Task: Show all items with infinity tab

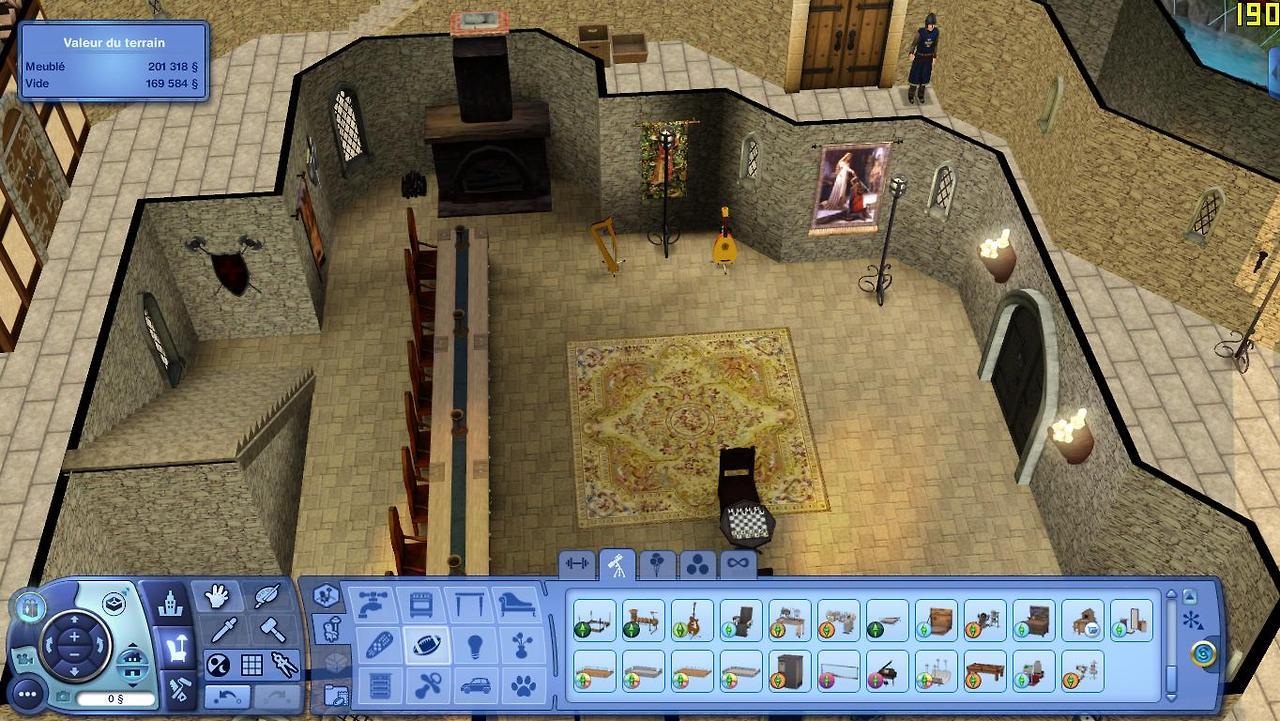Action: pyautogui.click(x=737, y=564)
